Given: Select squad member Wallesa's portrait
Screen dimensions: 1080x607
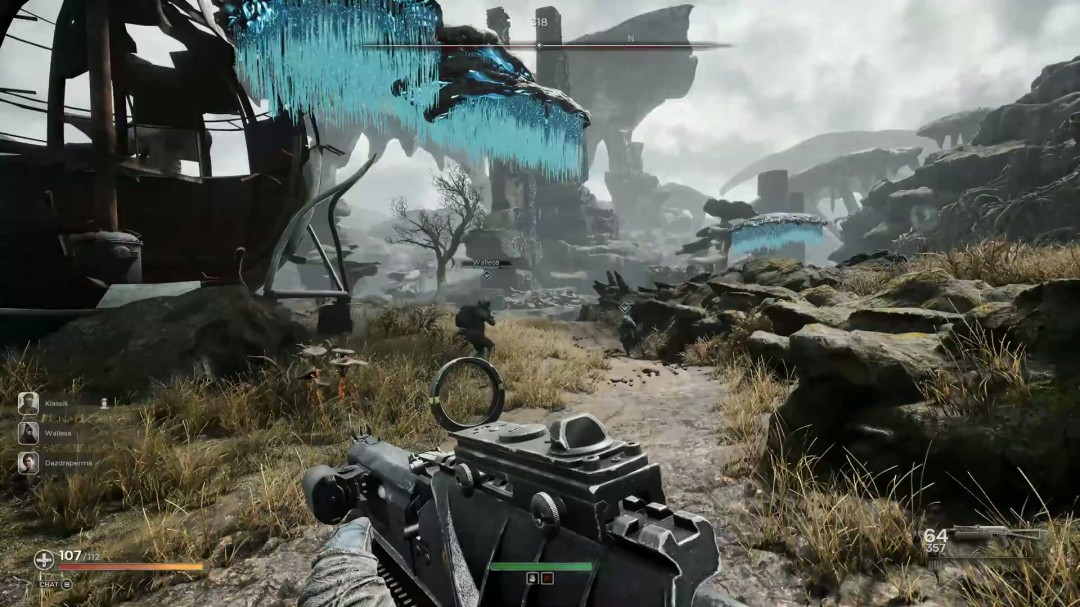Looking at the screenshot, I should [x=28, y=433].
